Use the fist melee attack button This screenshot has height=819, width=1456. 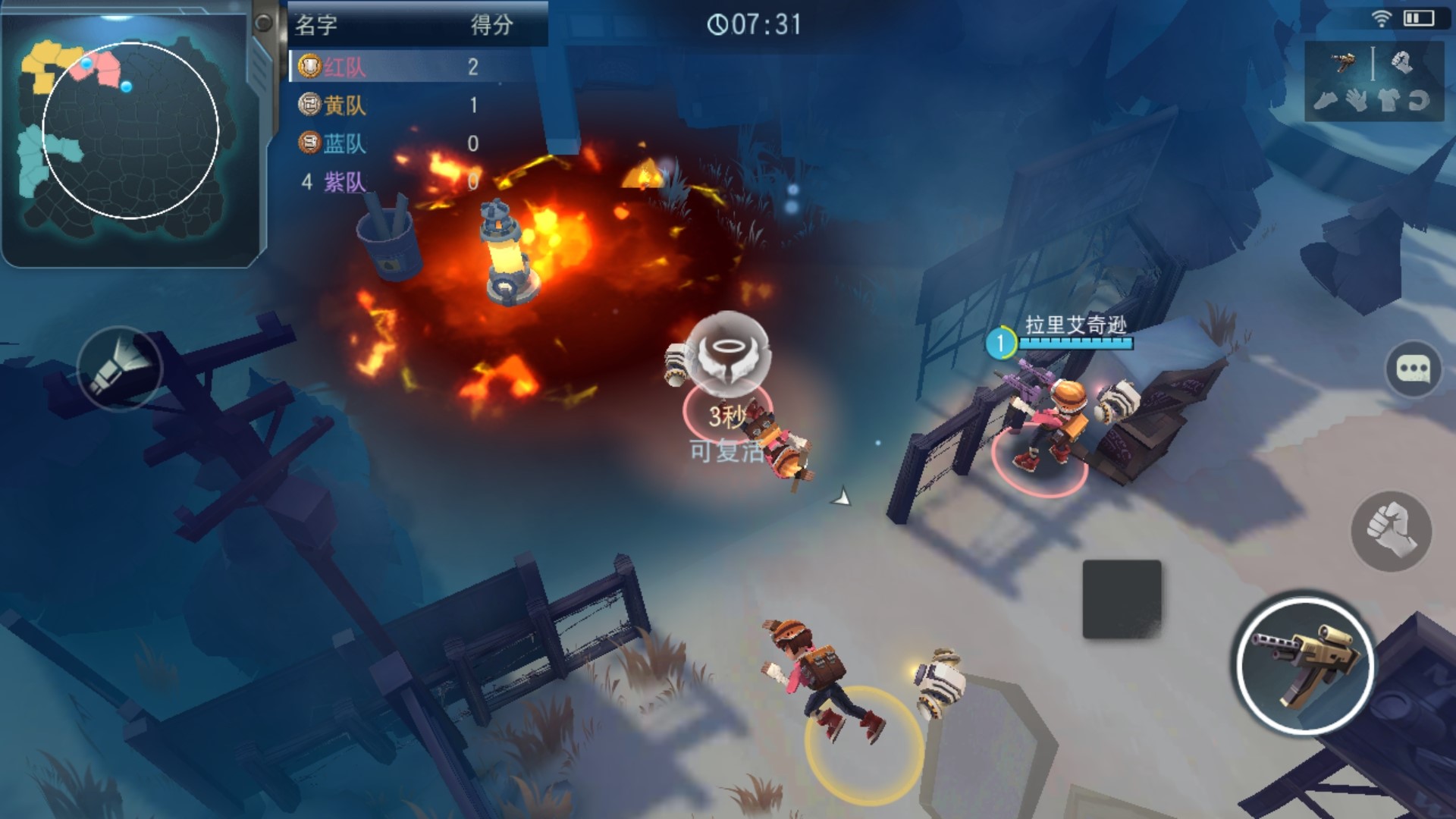[x=1391, y=531]
